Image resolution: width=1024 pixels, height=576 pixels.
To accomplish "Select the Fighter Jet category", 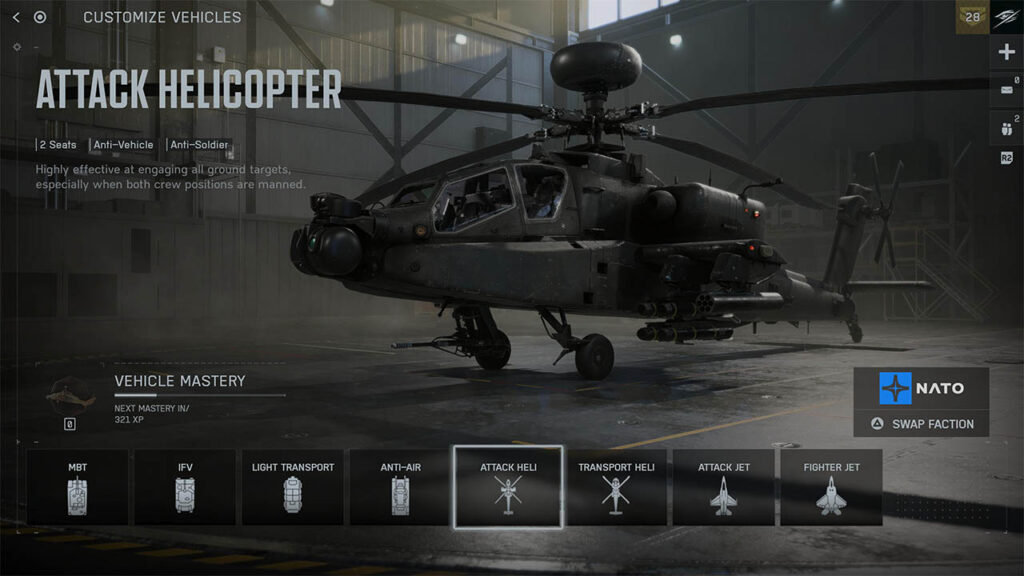I will pyautogui.click(x=831, y=487).
